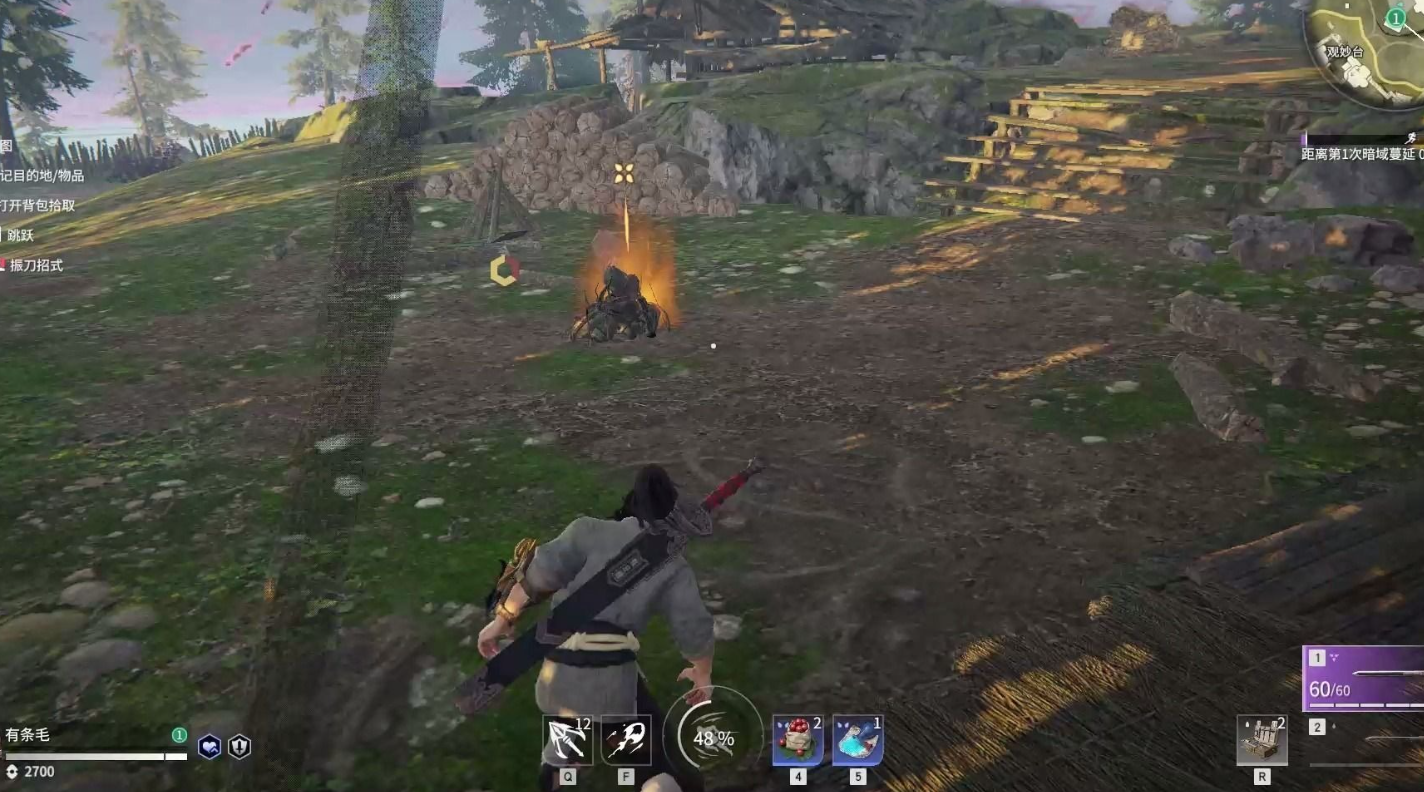
Task: Click the sword shield status icon
Action: coord(240,747)
